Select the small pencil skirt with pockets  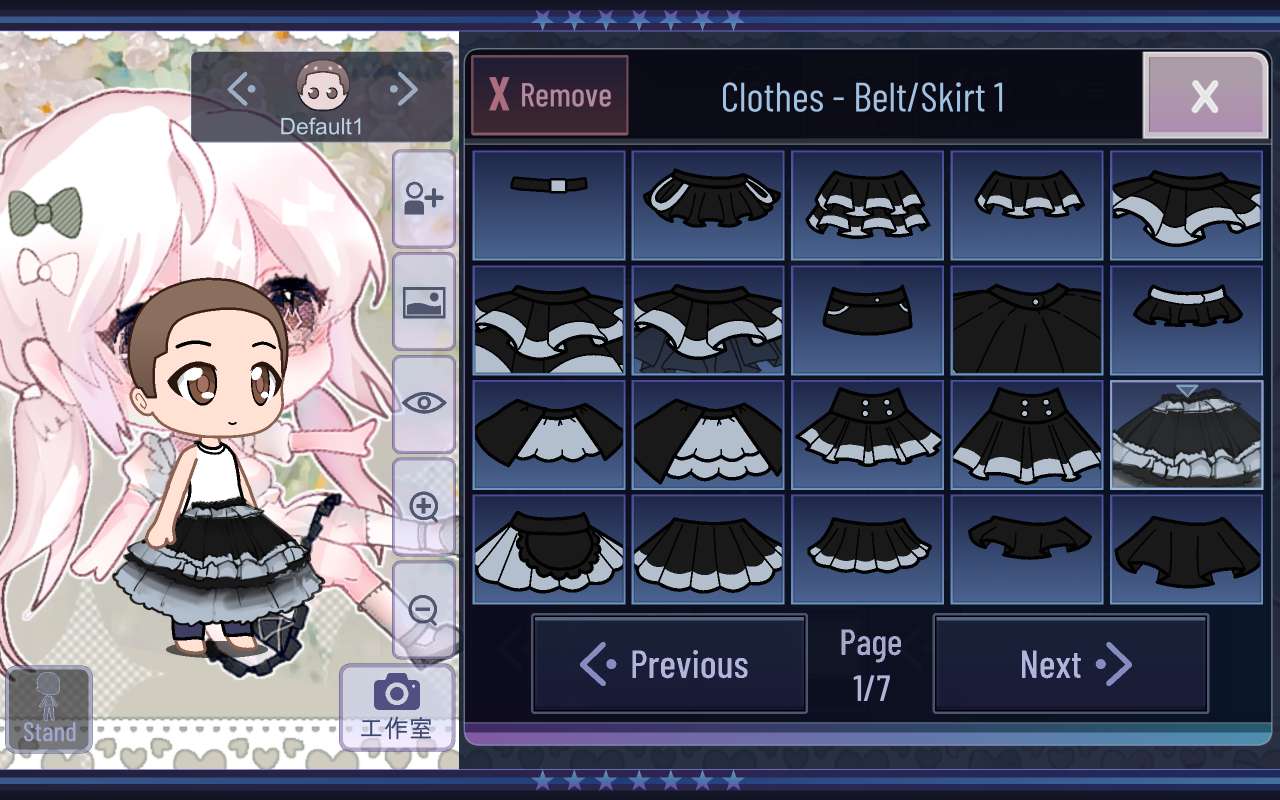pyautogui.click(x=867, y=320)
